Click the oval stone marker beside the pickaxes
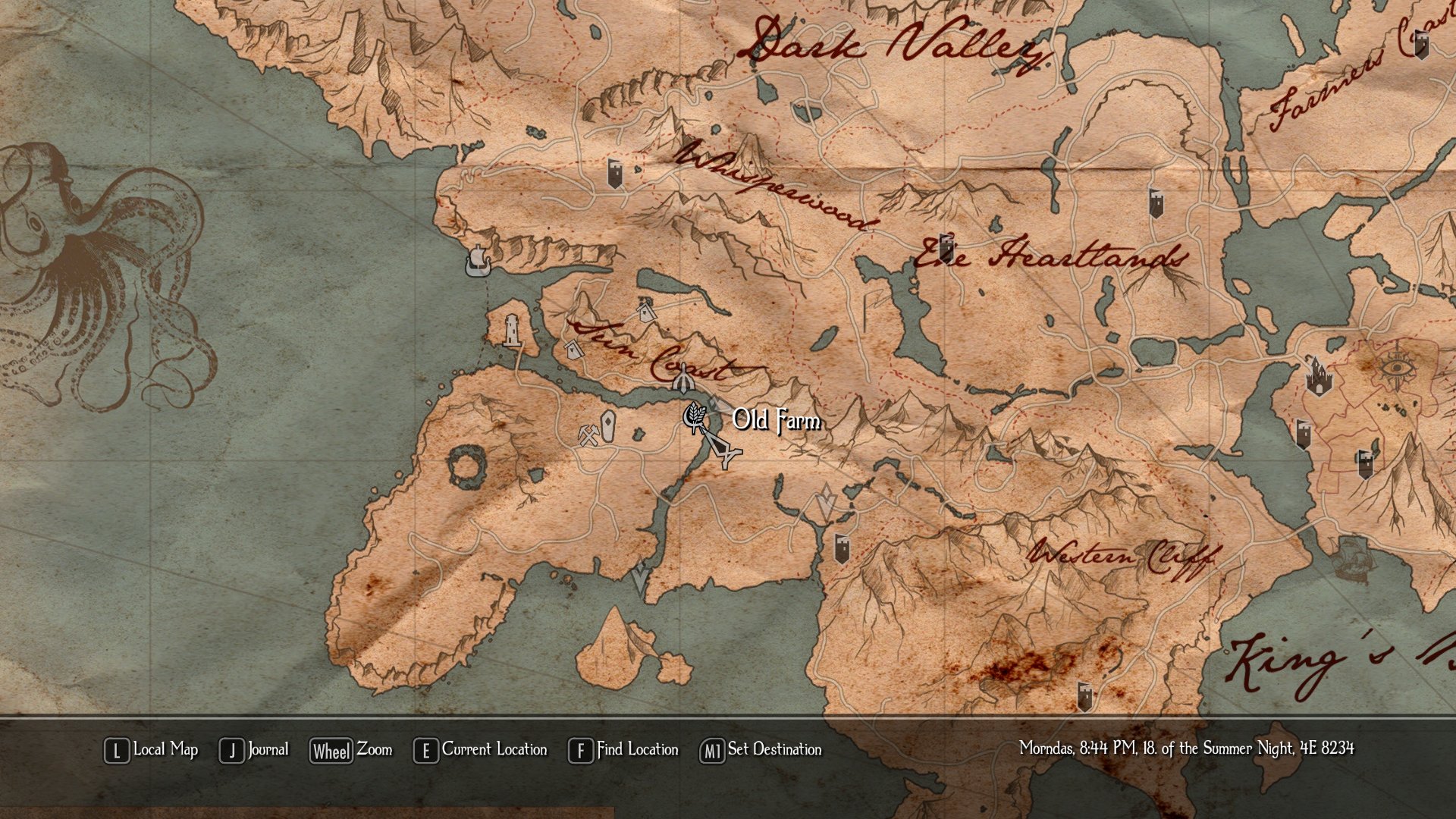The image size is (1456, 819). coord(607,425)
